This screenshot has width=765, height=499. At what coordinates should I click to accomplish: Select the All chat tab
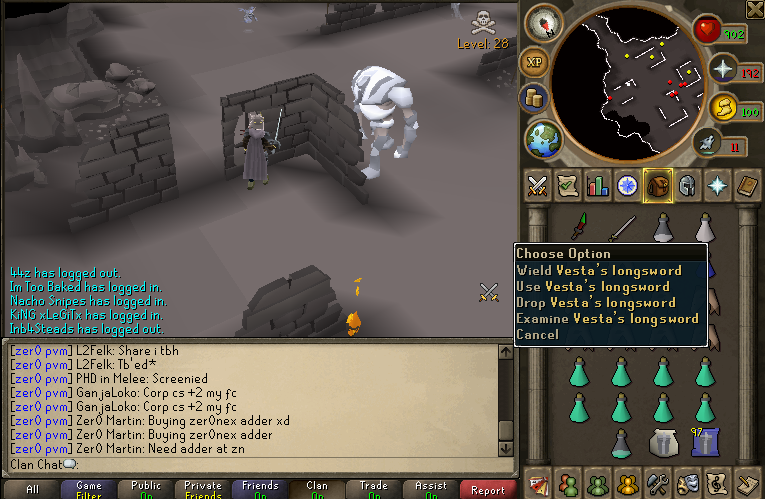tap(32, 490)
